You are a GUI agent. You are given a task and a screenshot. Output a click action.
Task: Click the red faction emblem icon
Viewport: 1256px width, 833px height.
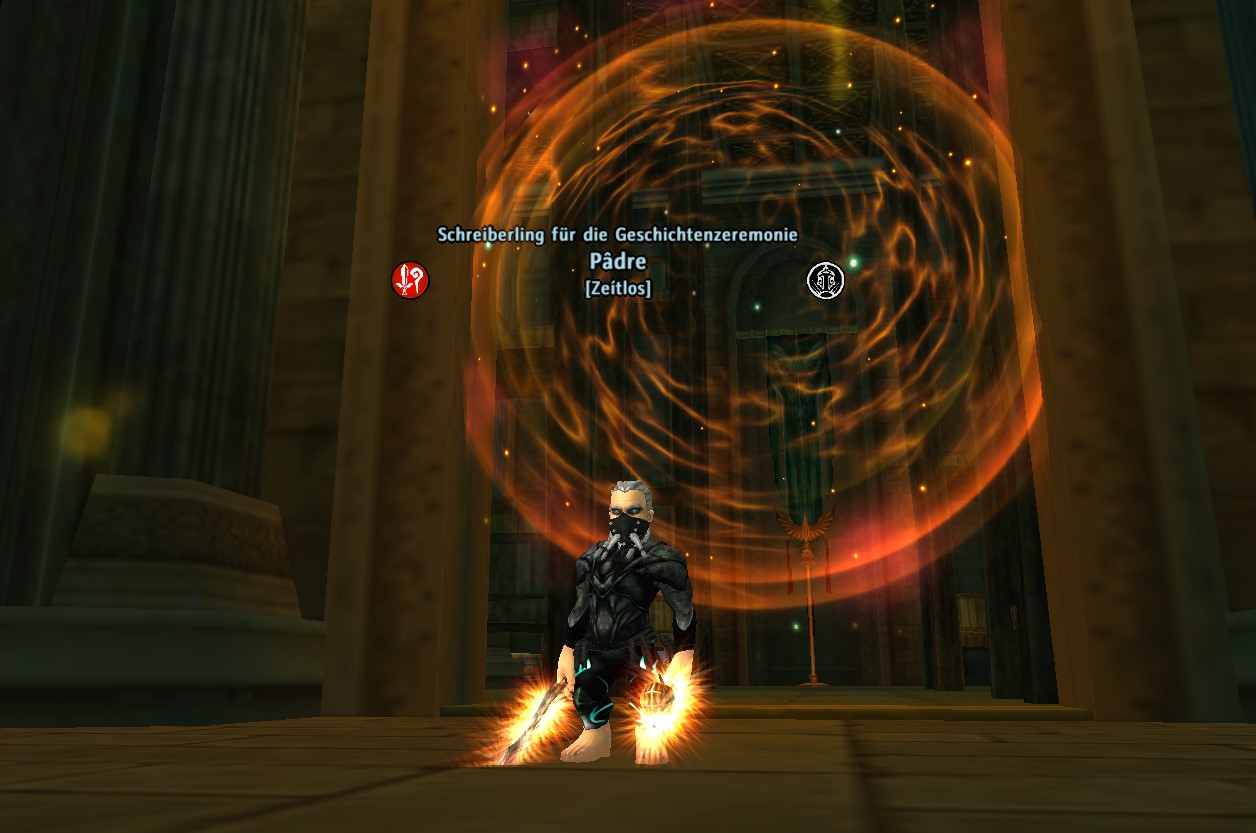coord(410,280)
